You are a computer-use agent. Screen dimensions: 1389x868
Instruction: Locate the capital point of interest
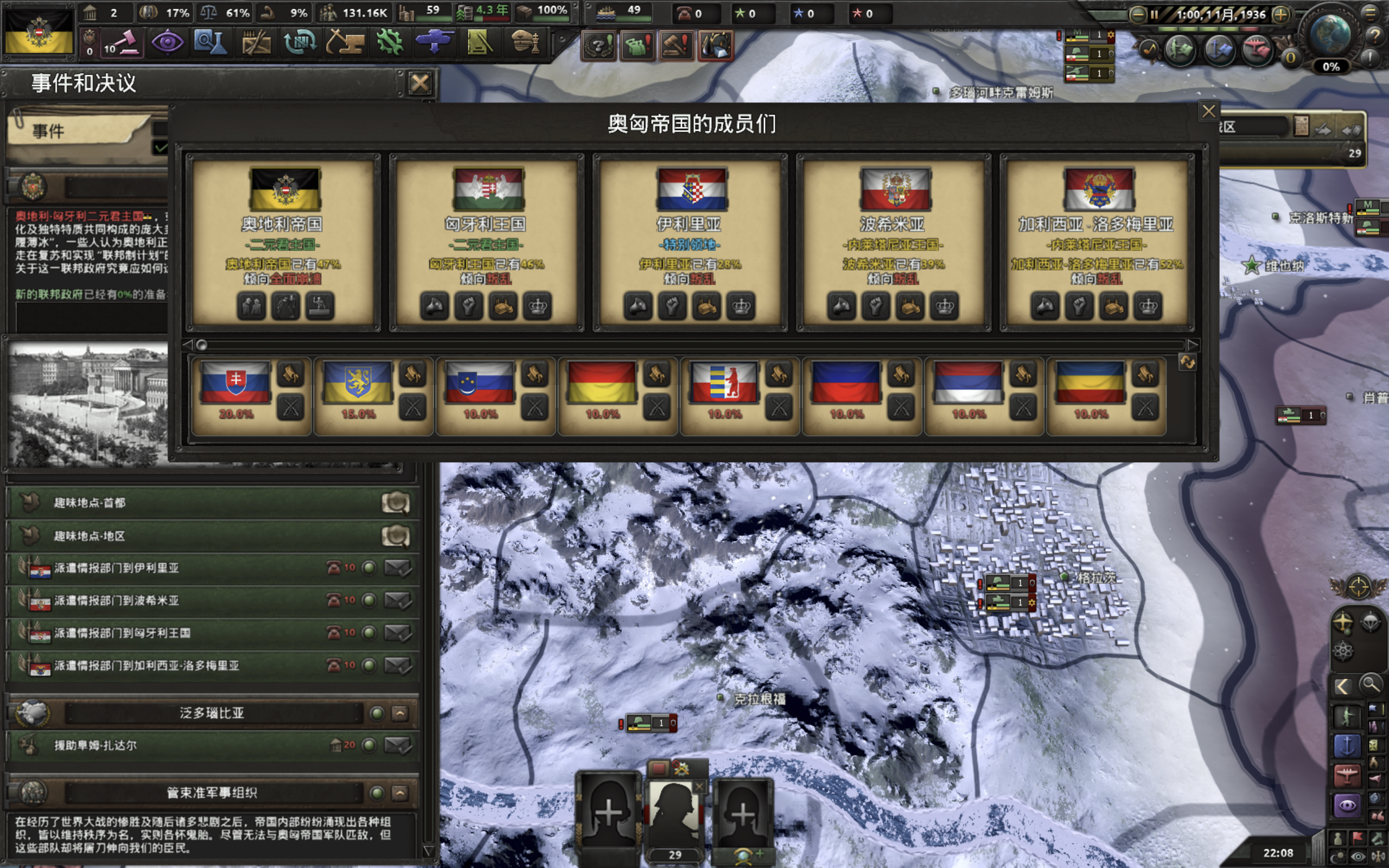click(x=396, y=503)
